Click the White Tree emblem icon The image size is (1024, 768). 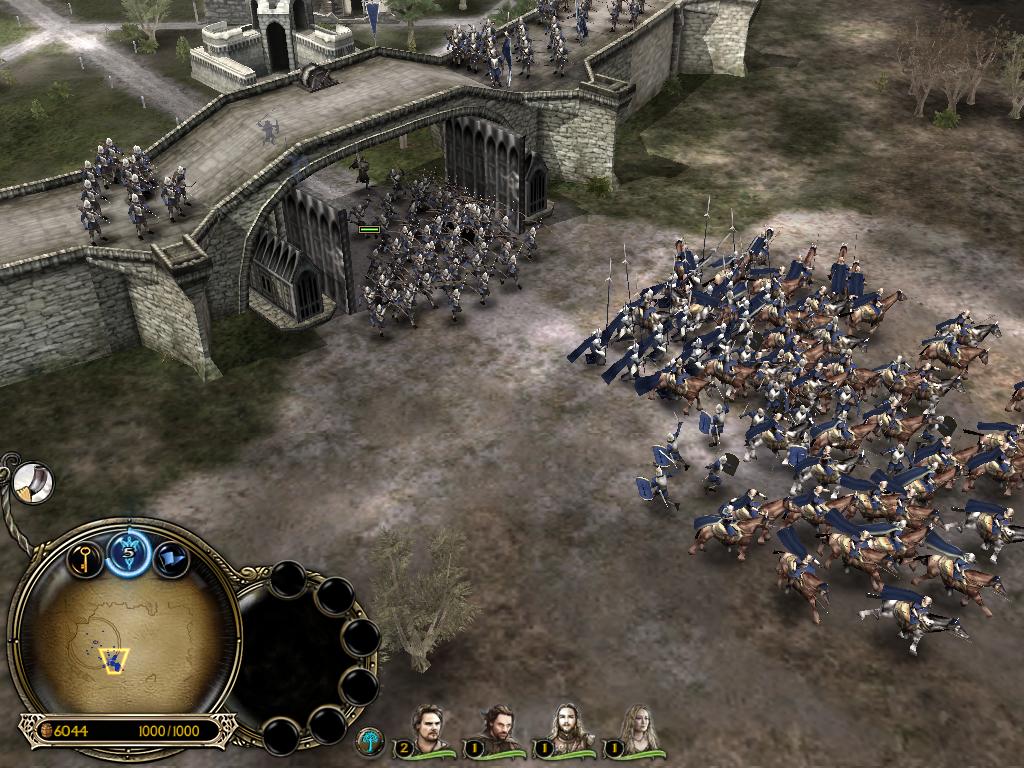coord(369,742)
